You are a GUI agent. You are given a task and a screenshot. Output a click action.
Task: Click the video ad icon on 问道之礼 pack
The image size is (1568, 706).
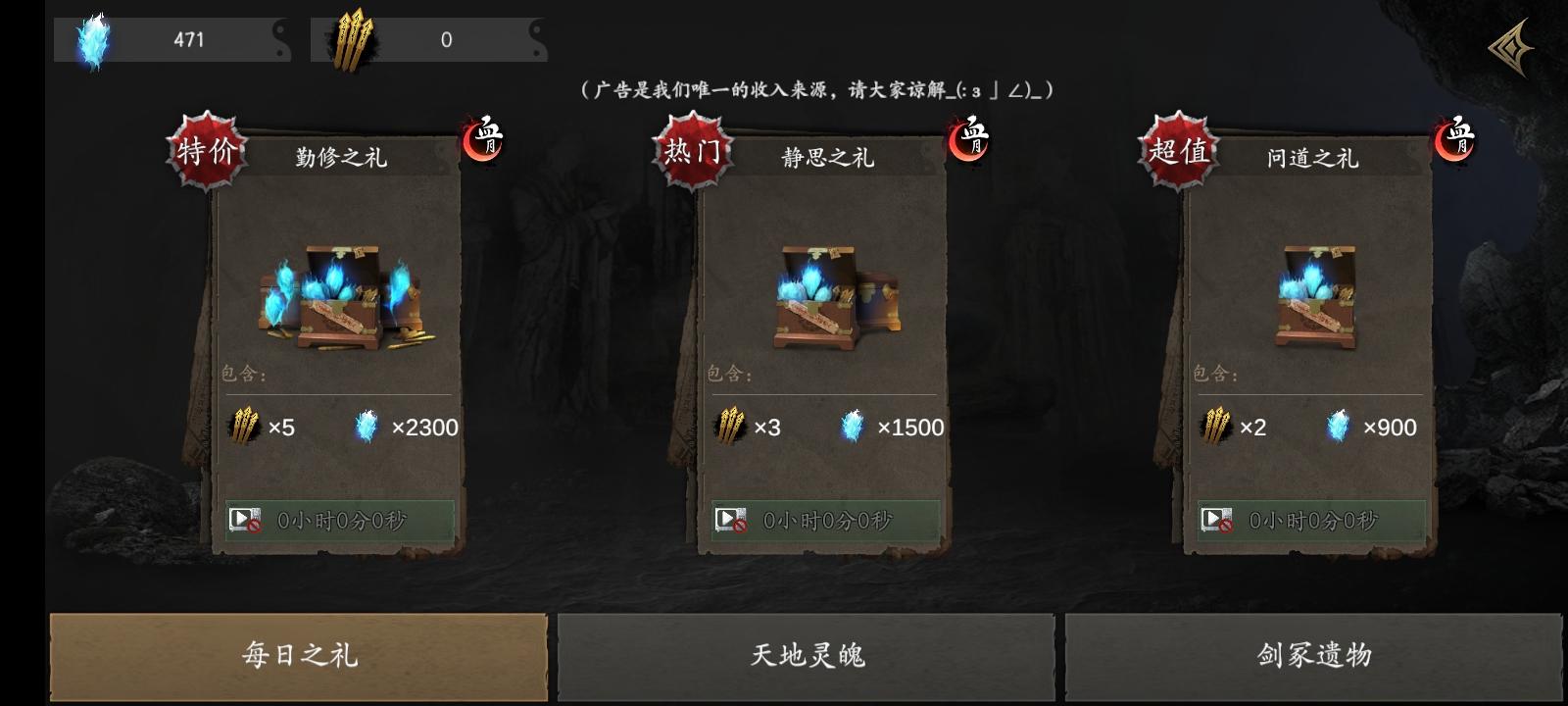(1217, 517)
